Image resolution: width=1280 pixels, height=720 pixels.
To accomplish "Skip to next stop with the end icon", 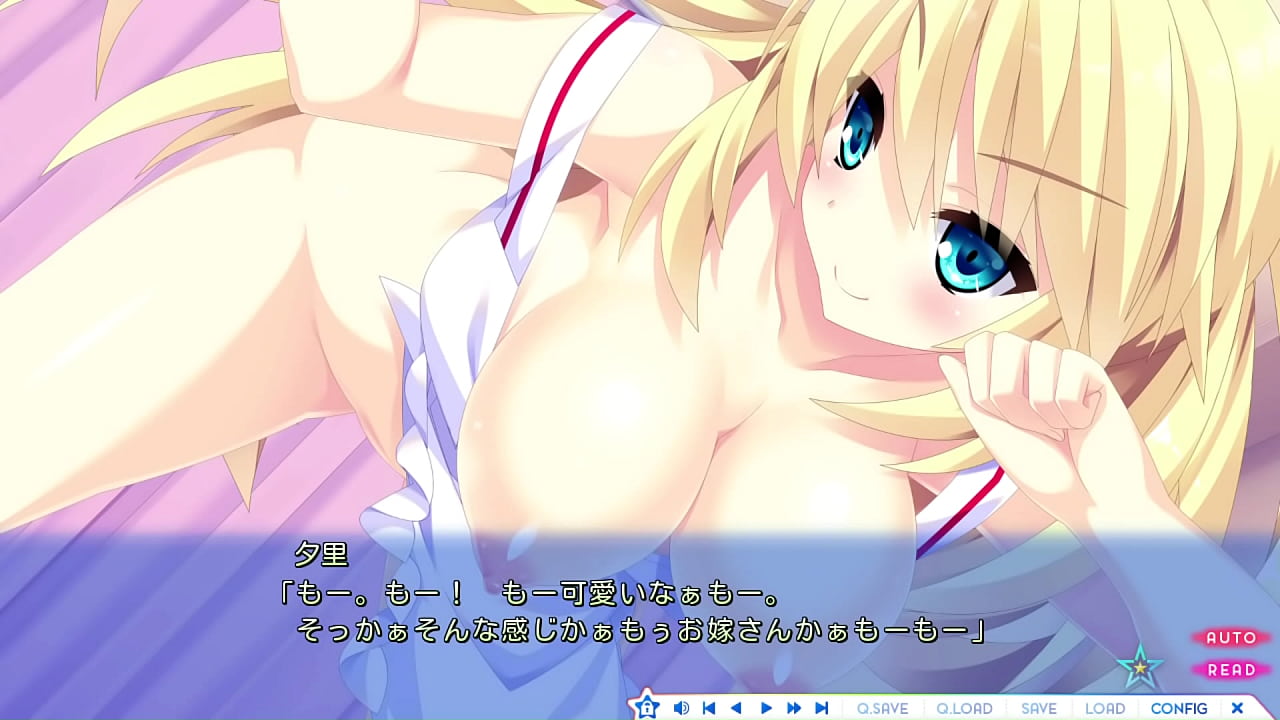I will (x=820, y=706).
